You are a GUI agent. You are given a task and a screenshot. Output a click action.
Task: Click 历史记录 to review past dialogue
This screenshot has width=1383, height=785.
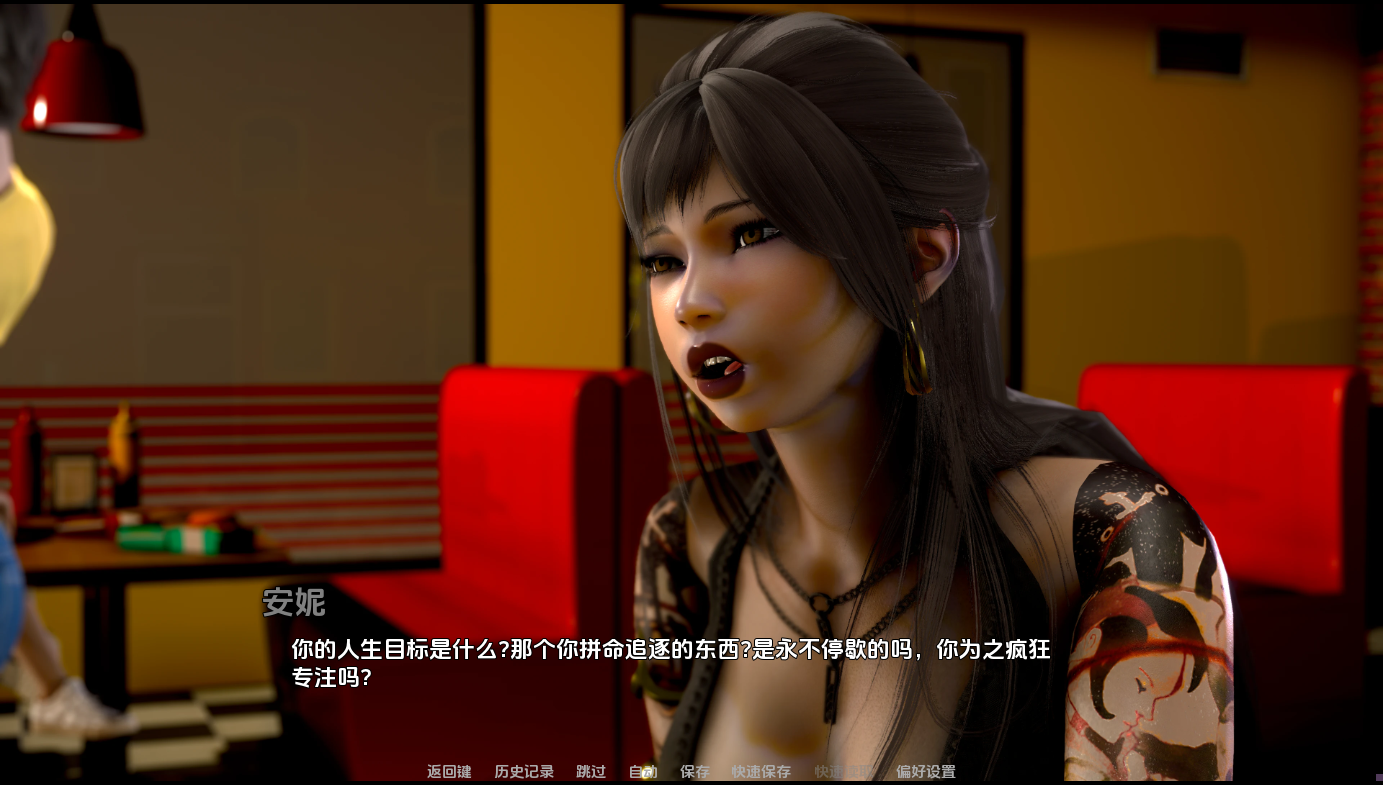[x=524, y=771]
